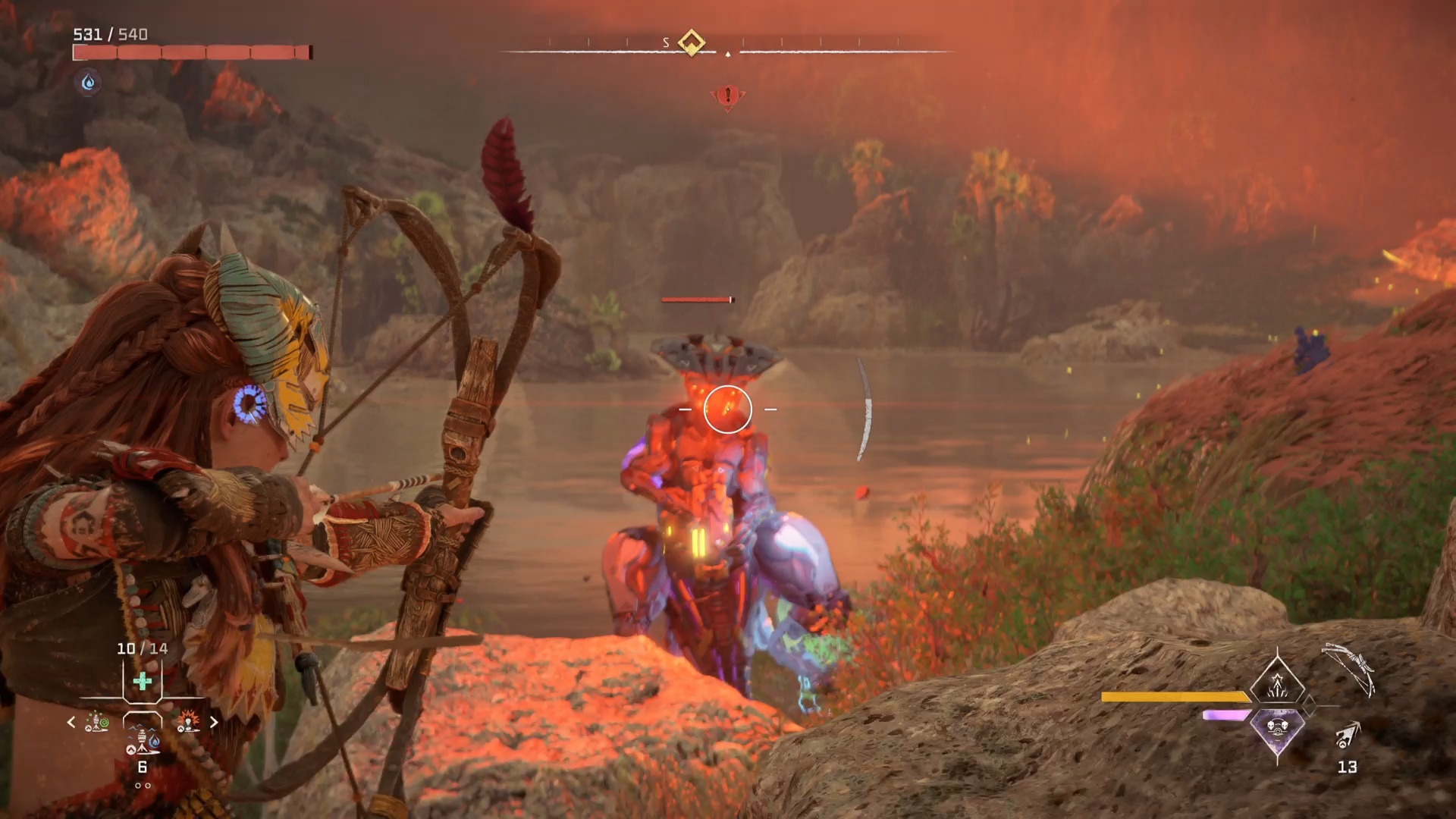
Task: Use the green cross medicinal berries slot
Action: coord(142,681)
